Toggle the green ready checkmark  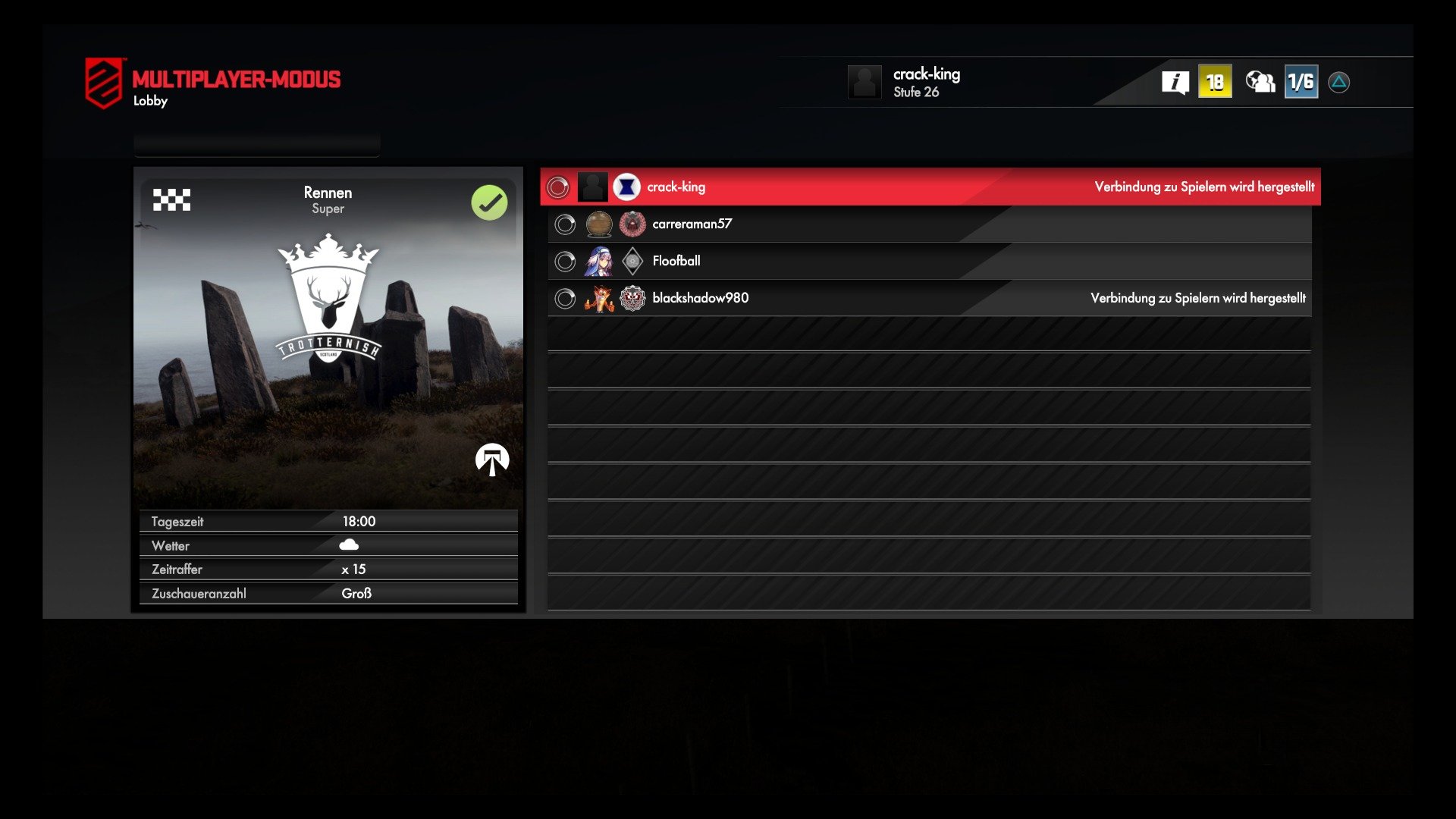[x=489, y=202]
